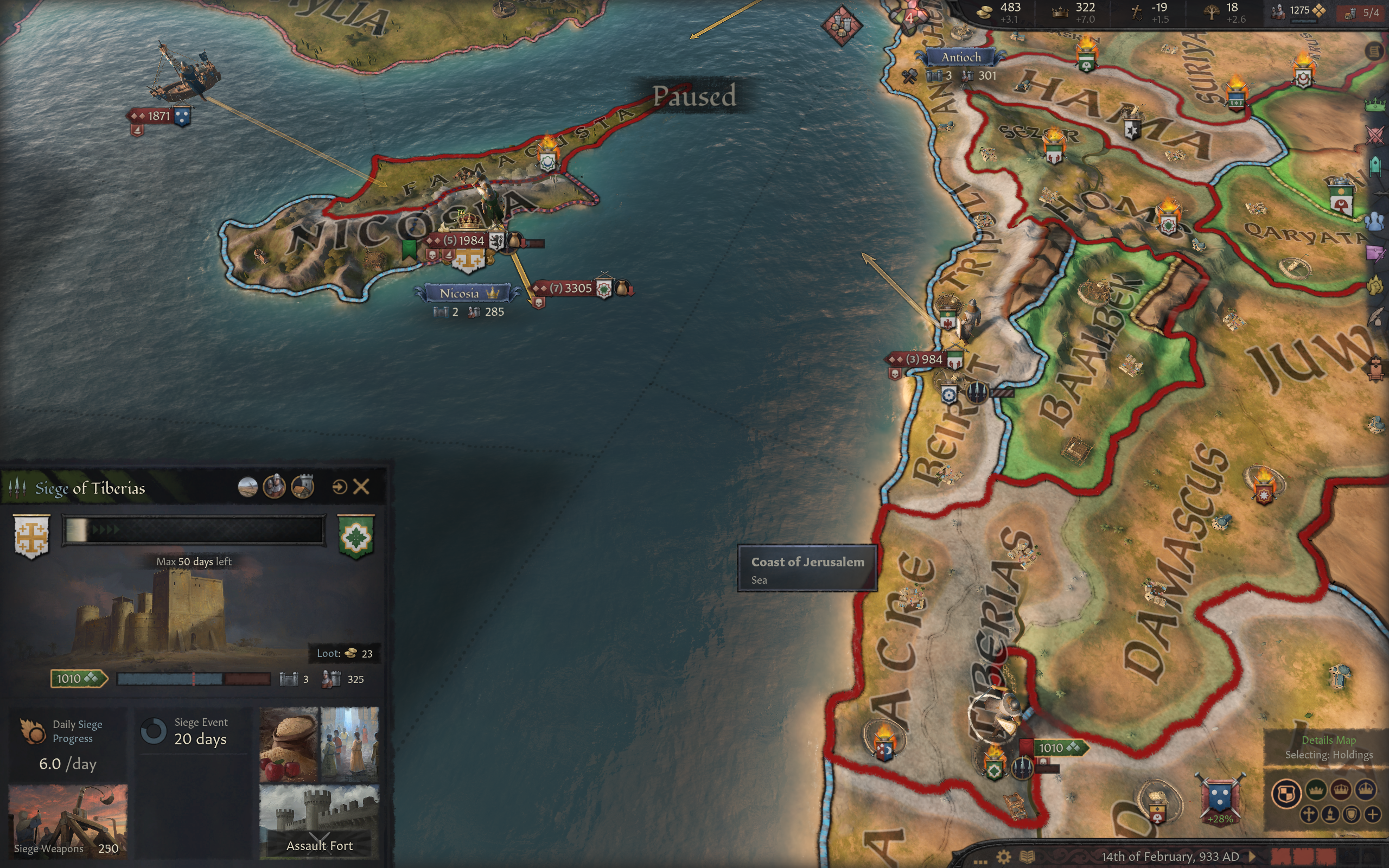Select the attacker's Jerusalem cross banner
1389x868 pixels.
[31, 535]
